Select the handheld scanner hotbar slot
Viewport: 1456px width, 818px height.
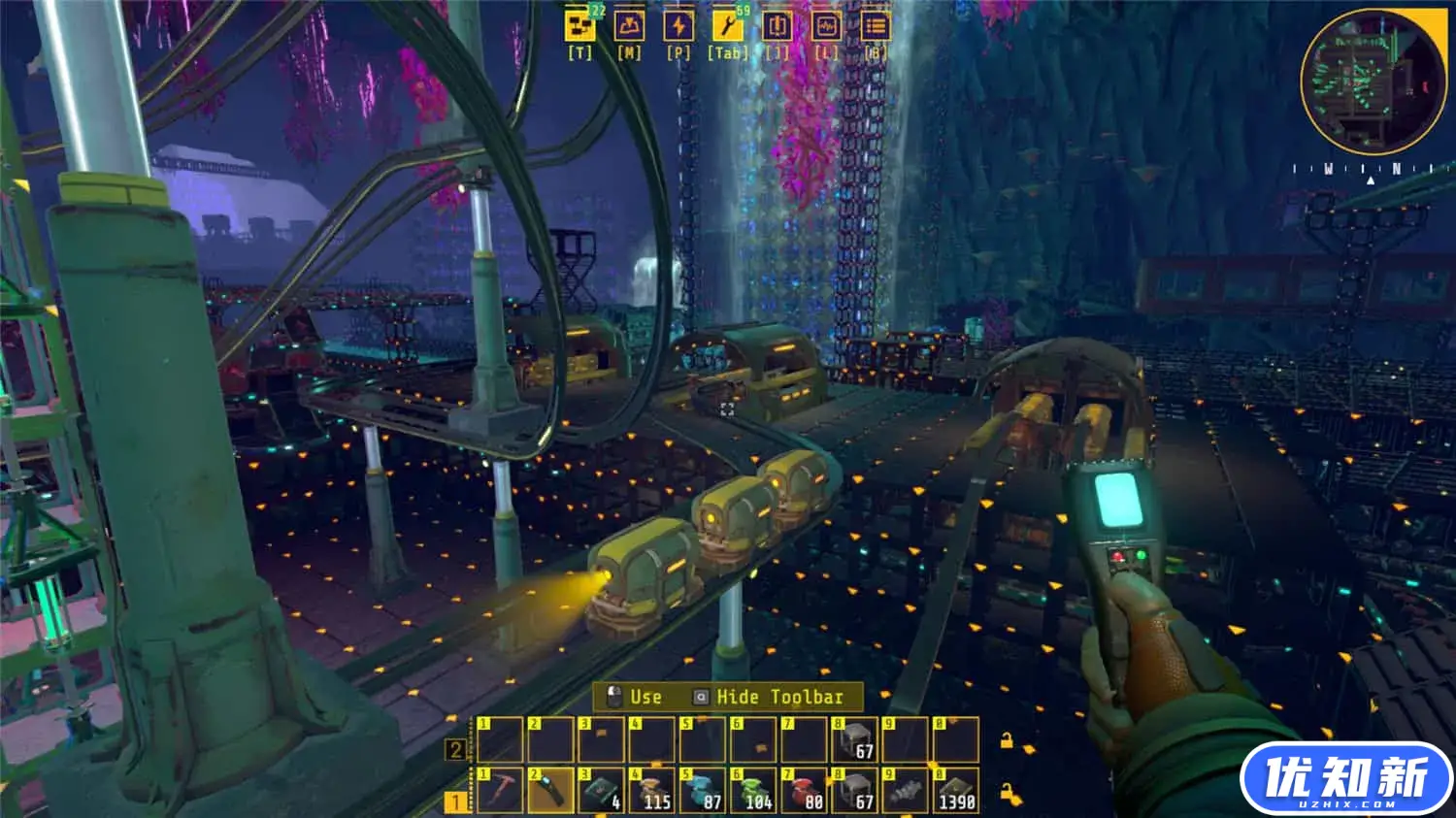pos(550,790)
